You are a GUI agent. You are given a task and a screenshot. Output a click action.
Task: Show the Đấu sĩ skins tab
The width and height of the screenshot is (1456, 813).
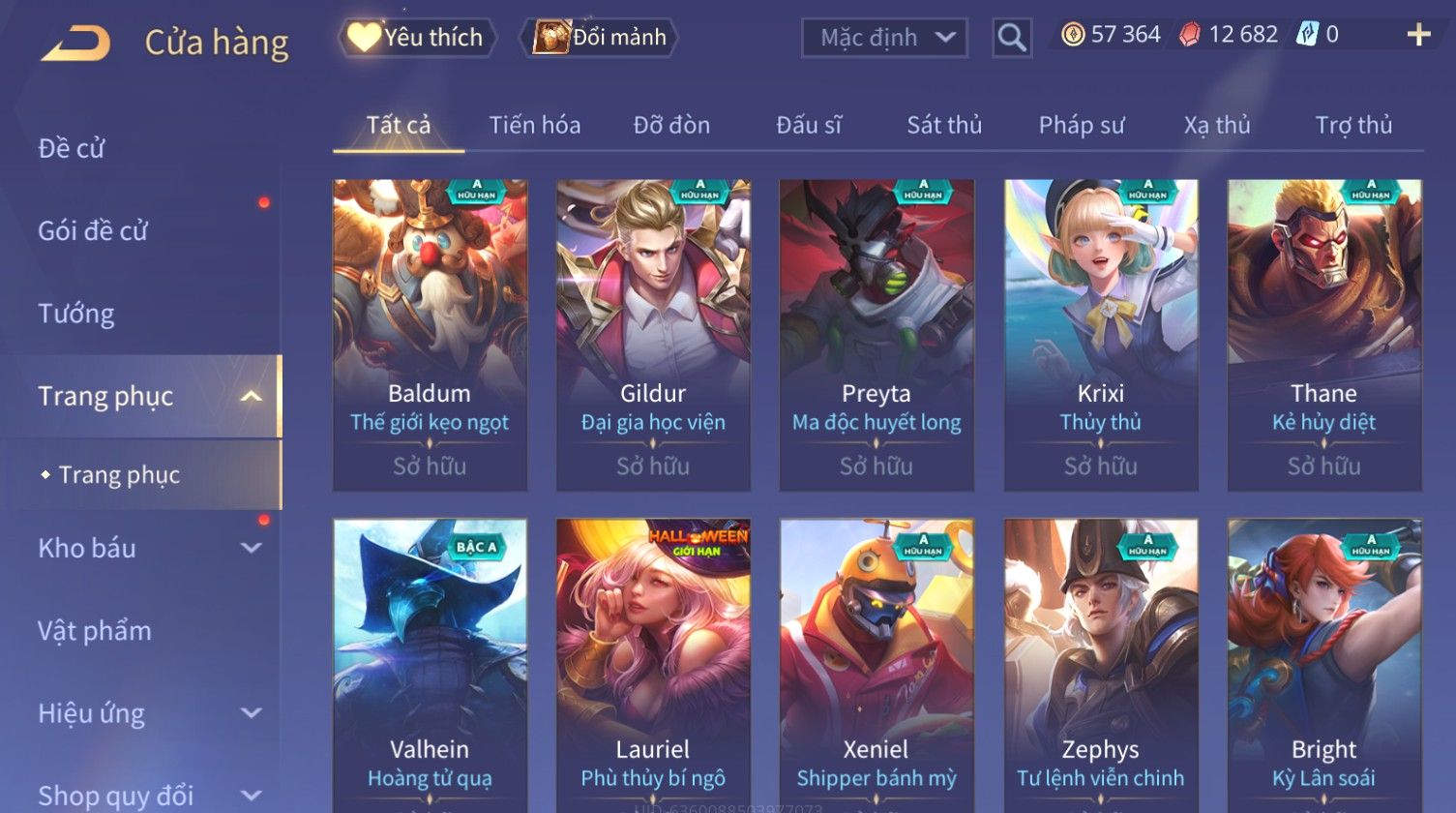(x=809, y=125)
